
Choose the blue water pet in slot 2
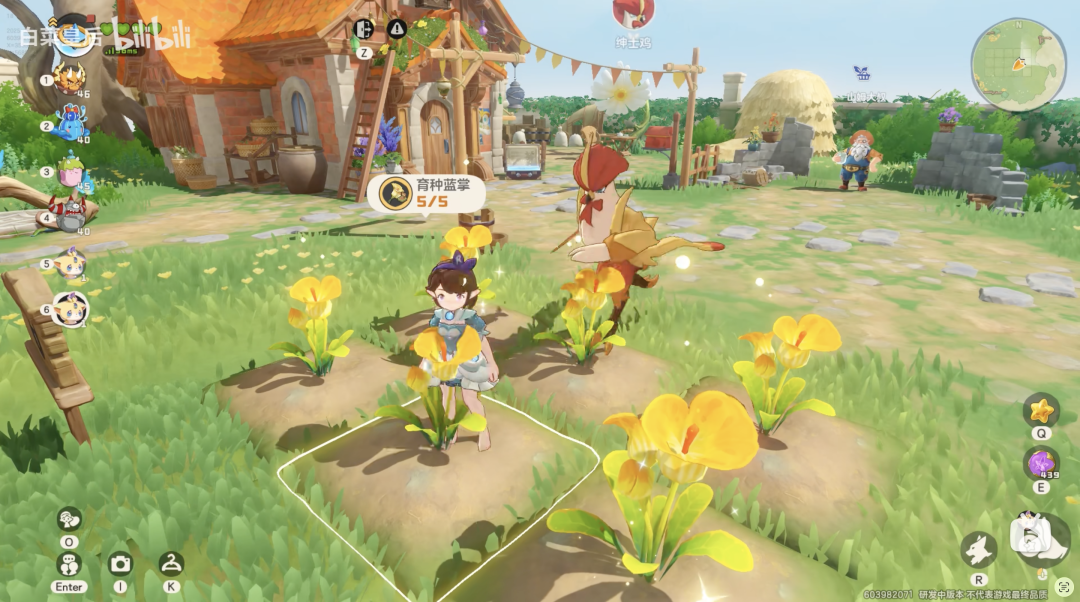coord(71,124)
